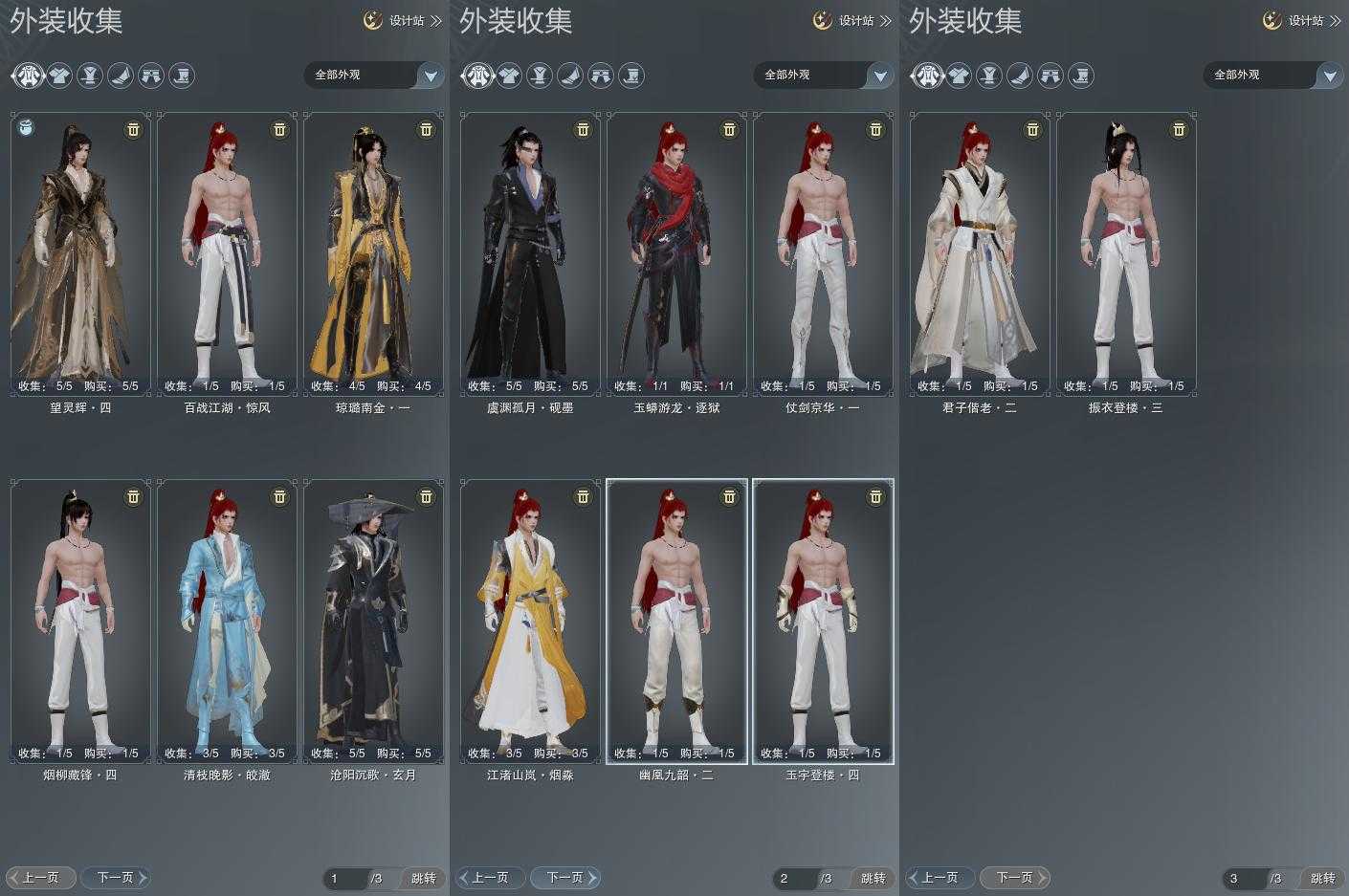1349x896 pixels.
Task: Select the 望灵辉·四 outfit card
Action: (80, 253)
